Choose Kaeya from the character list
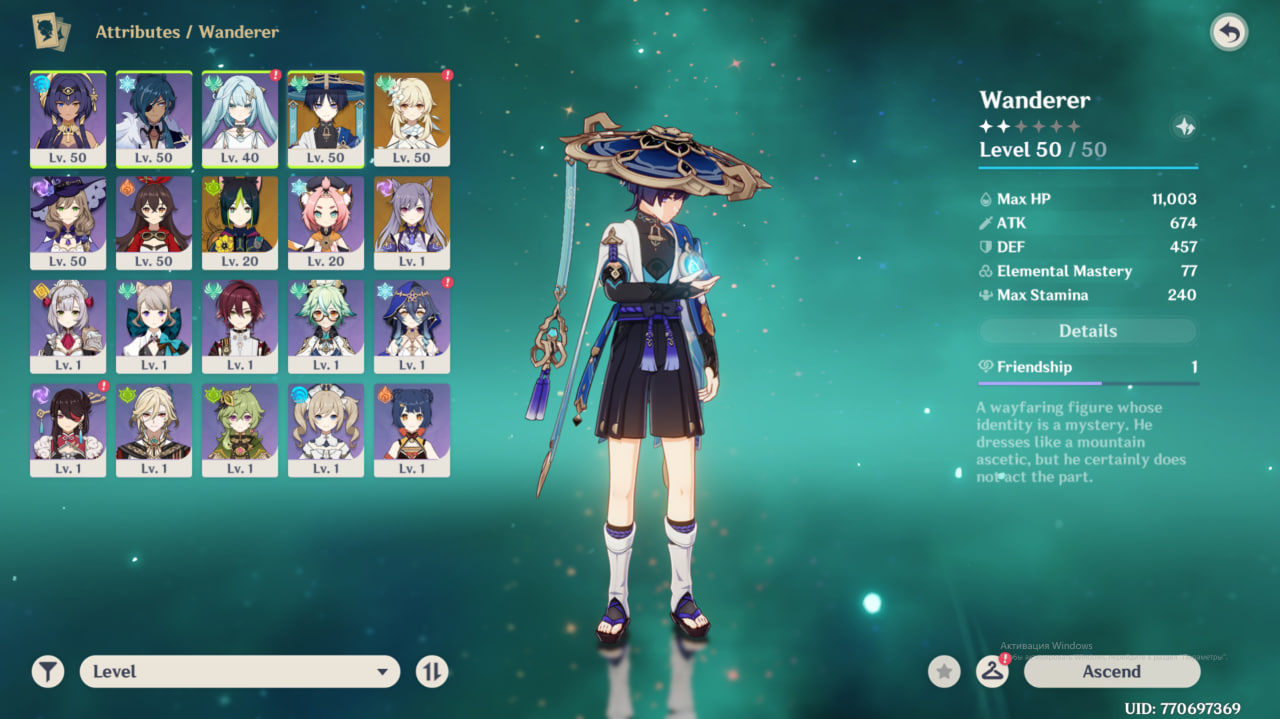 (154, 118)
